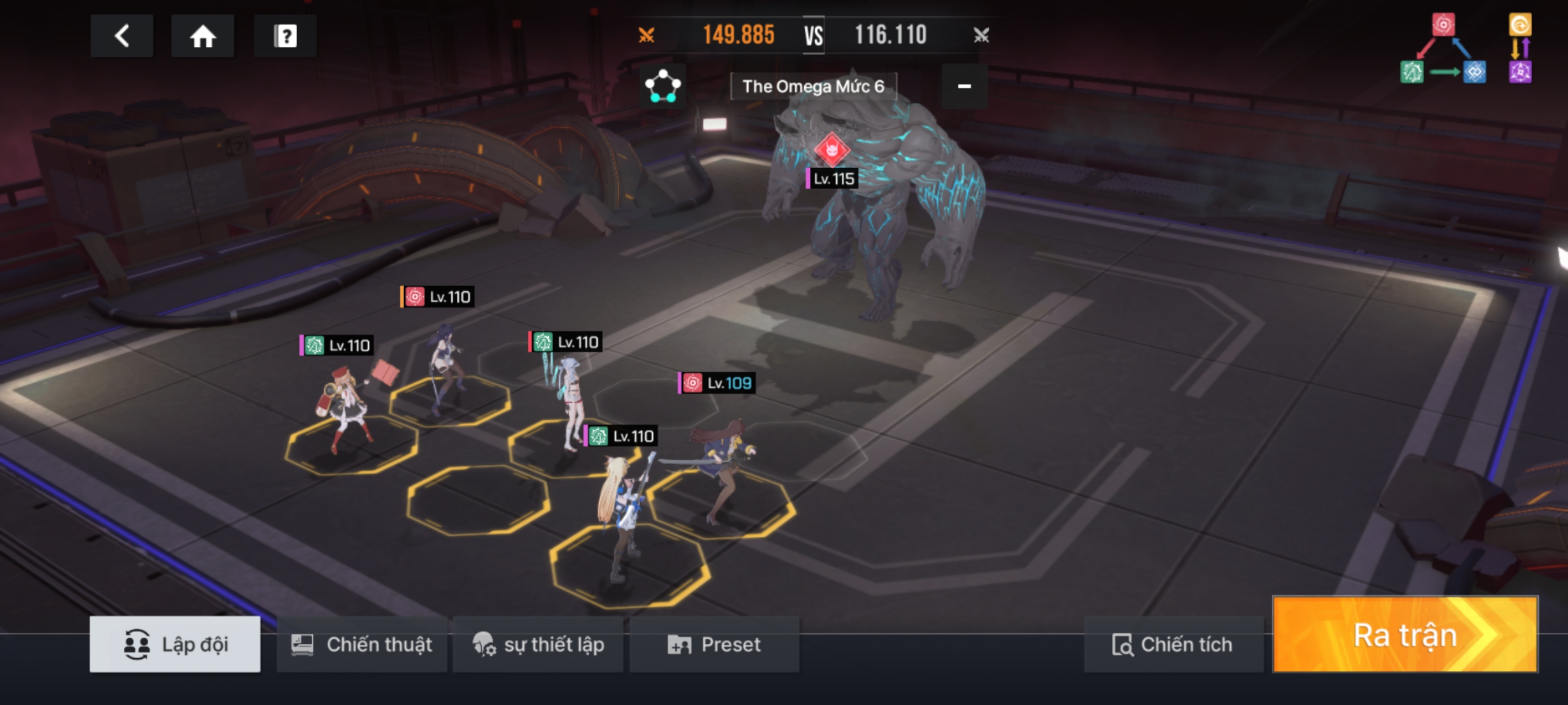
Task: Select the Lập đội tab
Action: (x=175, y=644)
